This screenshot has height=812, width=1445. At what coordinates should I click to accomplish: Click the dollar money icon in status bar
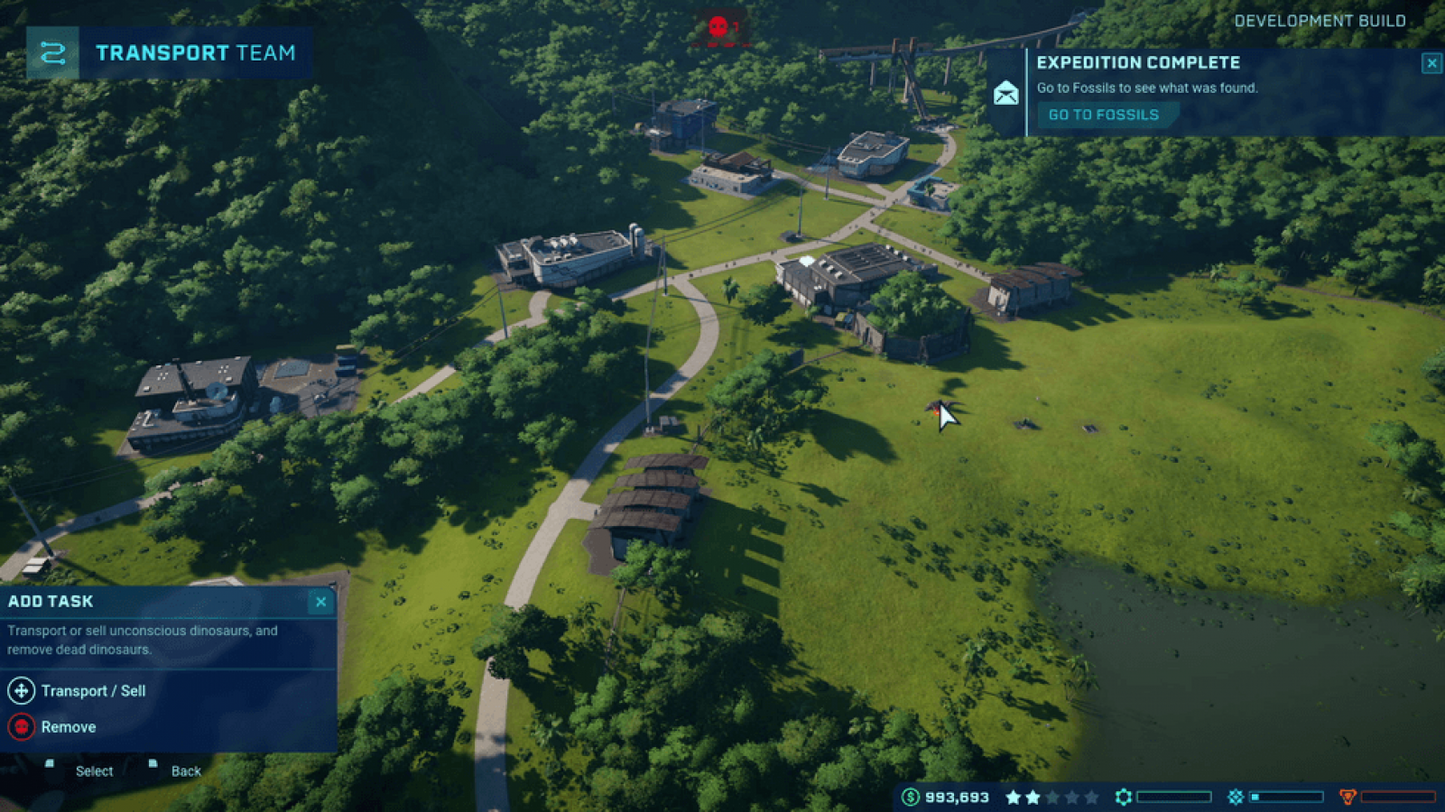tap(909, 796)
